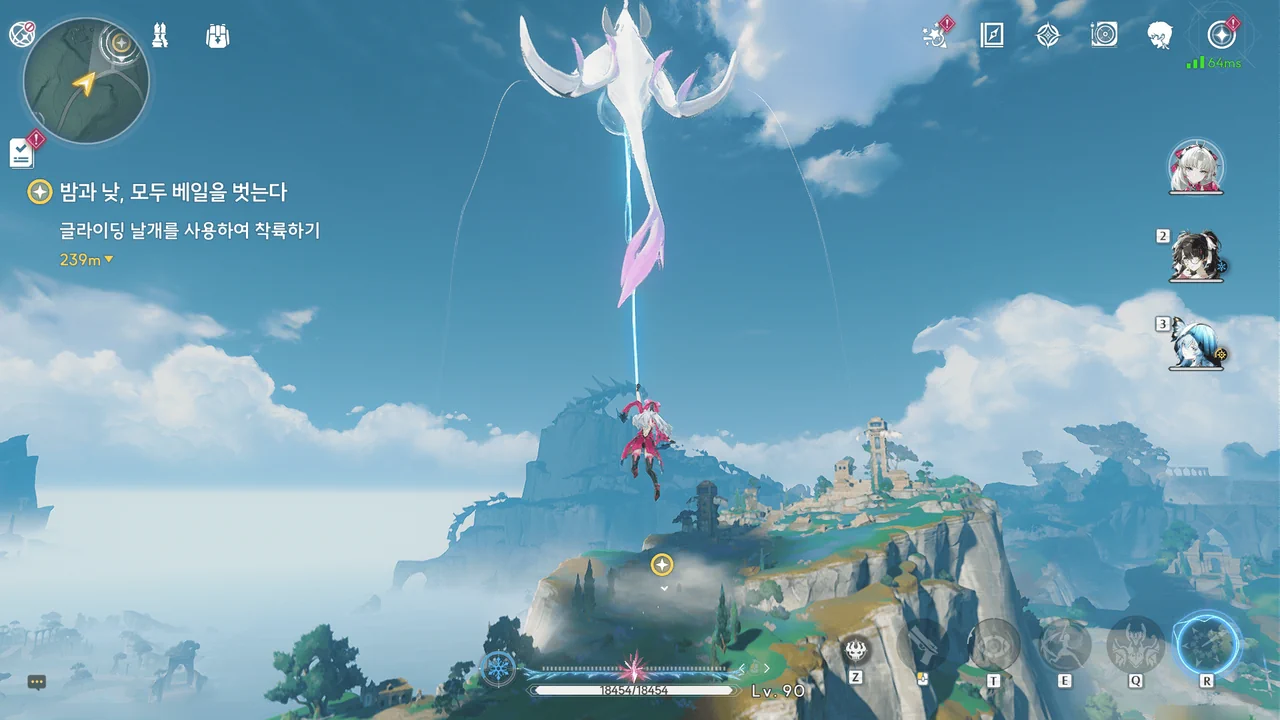Select the tracked quest objective text
Viewport: 1280px width, 720px height.
[189, 231]
